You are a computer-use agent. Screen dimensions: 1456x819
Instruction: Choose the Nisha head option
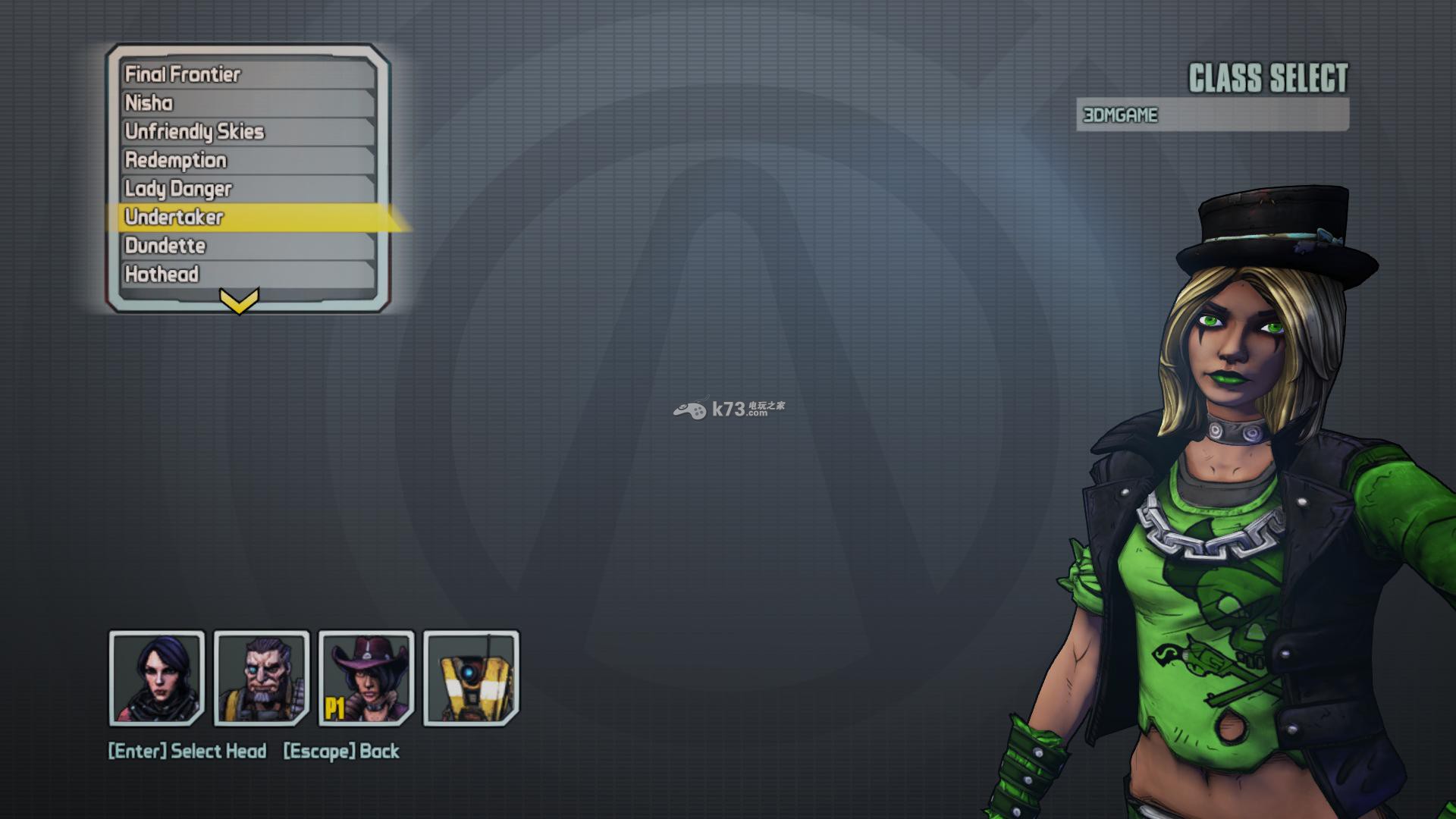click(x=248, y=103)
